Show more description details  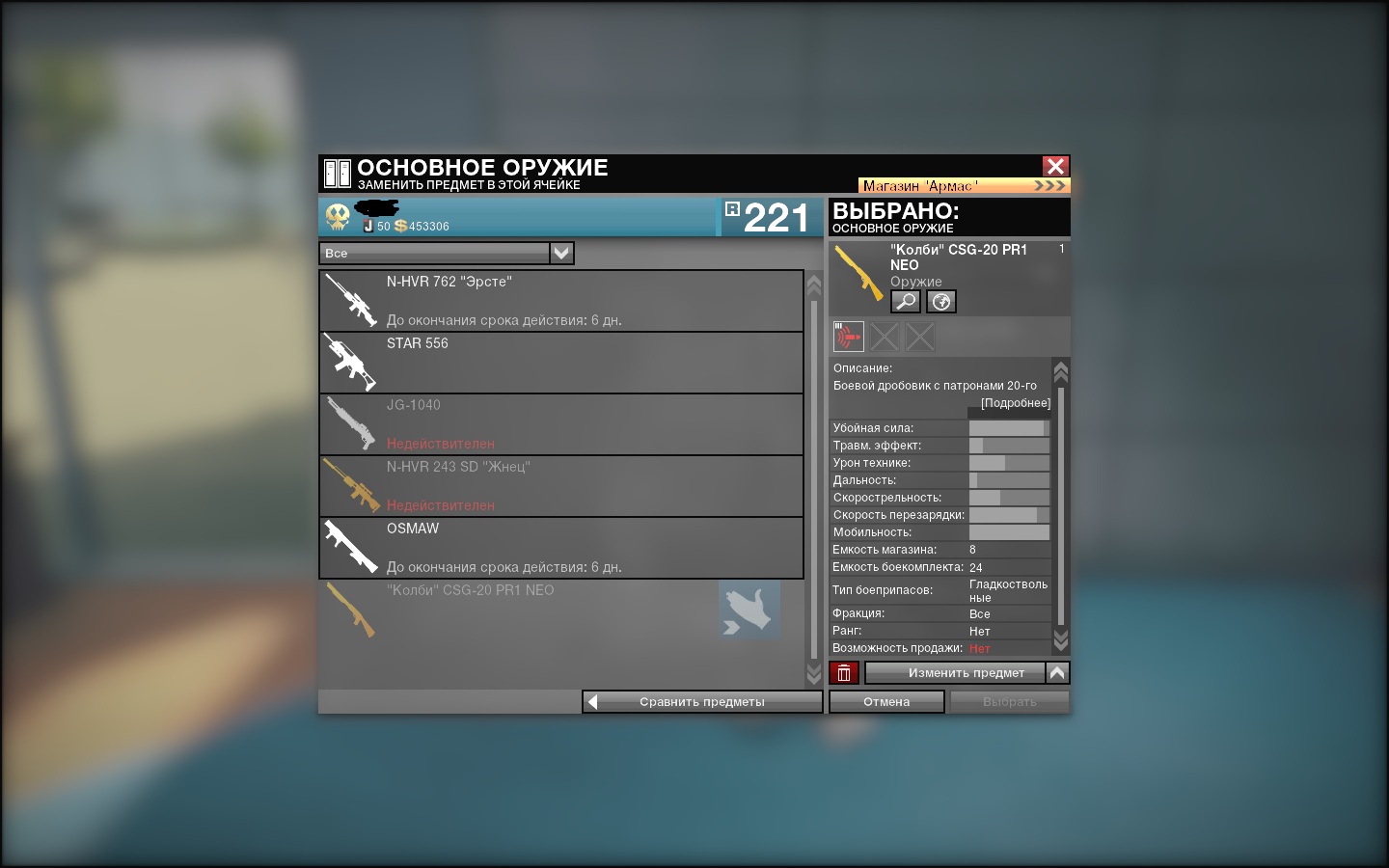click(1015, 403)
